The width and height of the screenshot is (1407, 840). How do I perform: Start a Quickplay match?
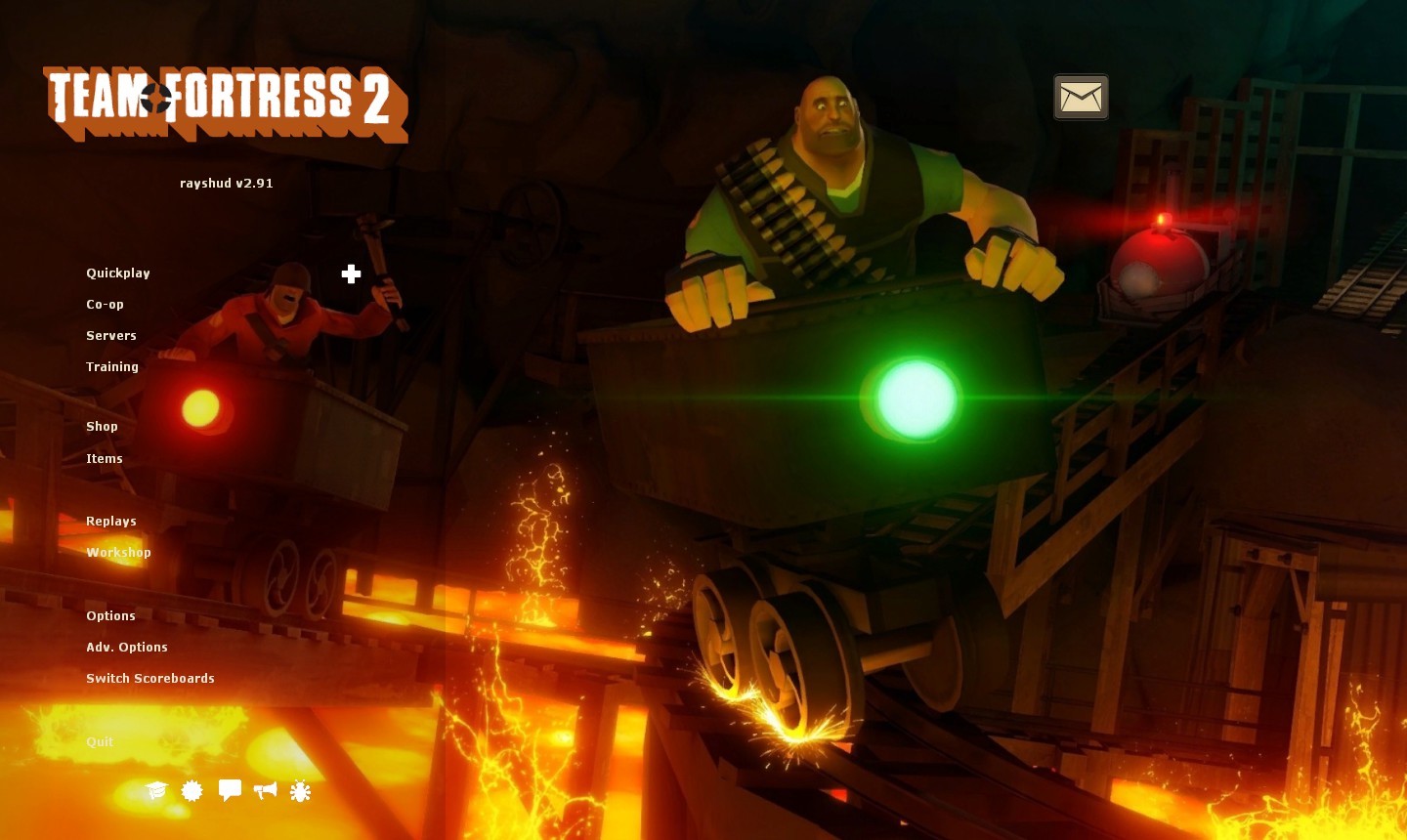[117, 273]
